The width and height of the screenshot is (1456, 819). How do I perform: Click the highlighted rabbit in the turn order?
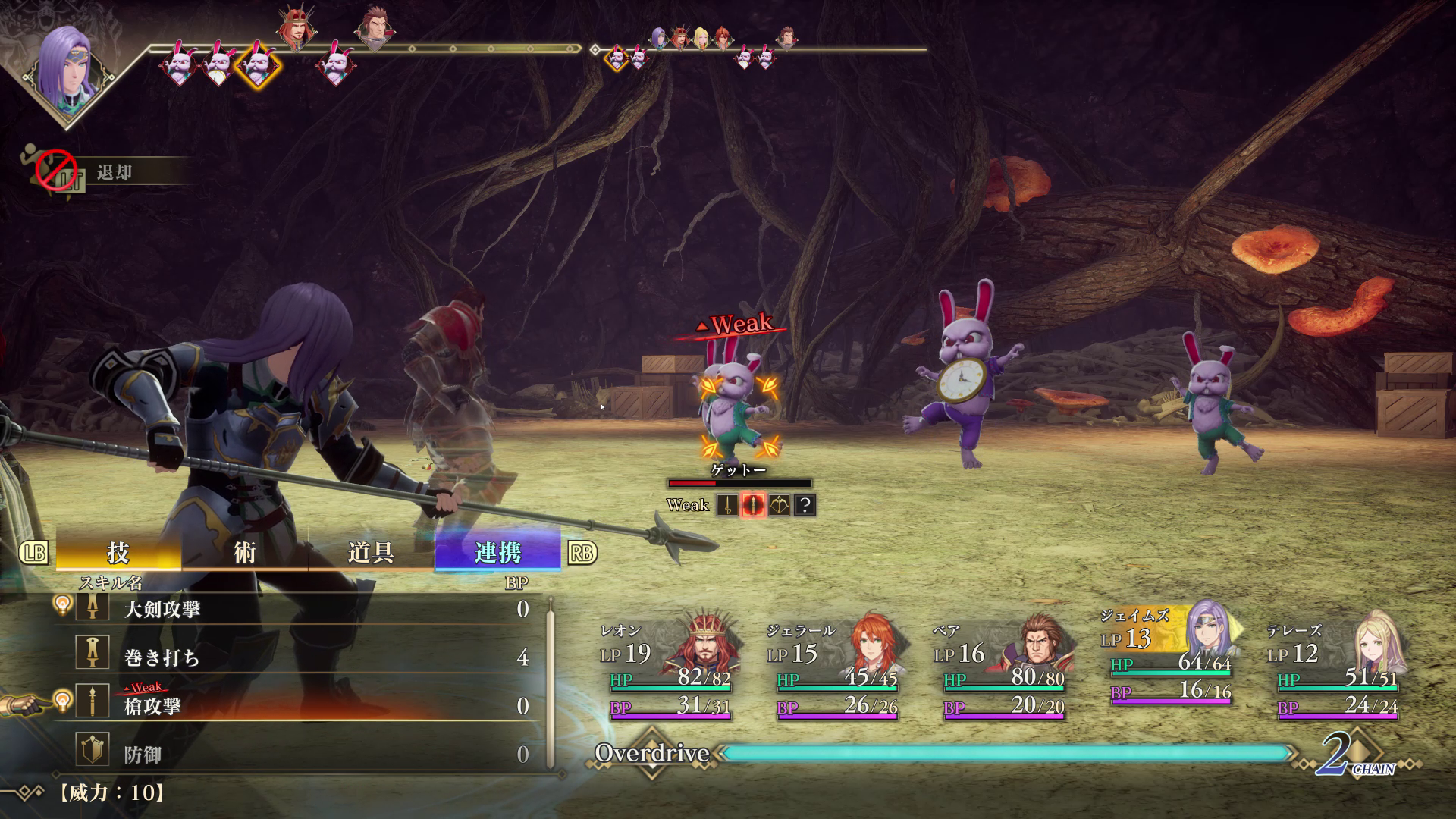(258, 64)
